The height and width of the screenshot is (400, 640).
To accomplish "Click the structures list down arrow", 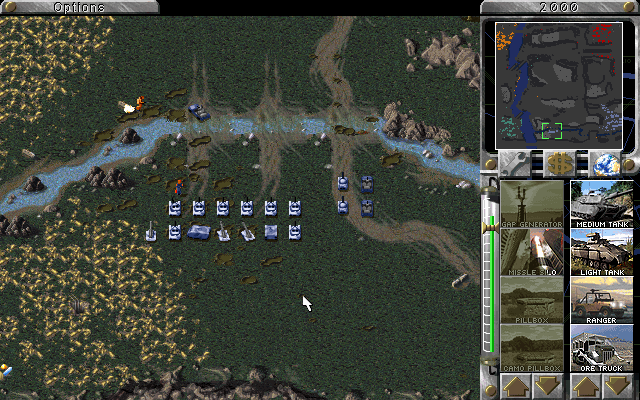I will click(x=548, y=386).
